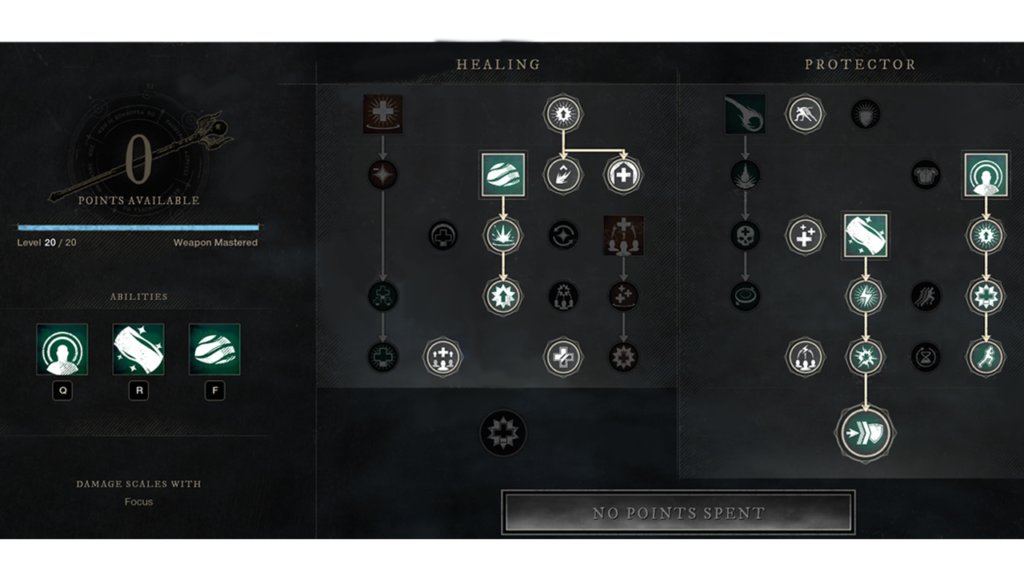This screenshot has height=576, width=1024.
Task: Pick the circular arrows passive in the Healing tree
Action: click(x=563, y=235)
